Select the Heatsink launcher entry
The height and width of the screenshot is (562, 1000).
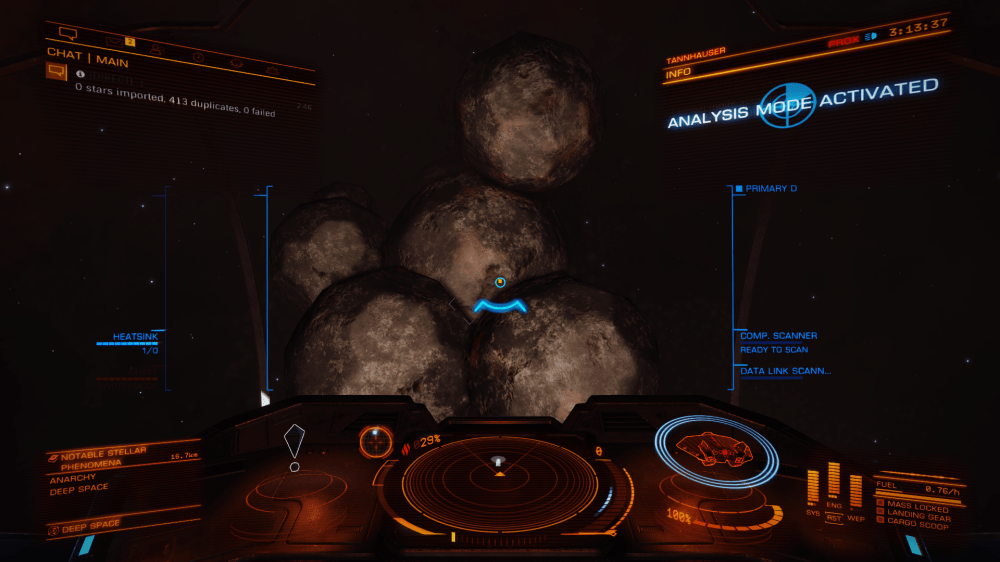[134, 337]
